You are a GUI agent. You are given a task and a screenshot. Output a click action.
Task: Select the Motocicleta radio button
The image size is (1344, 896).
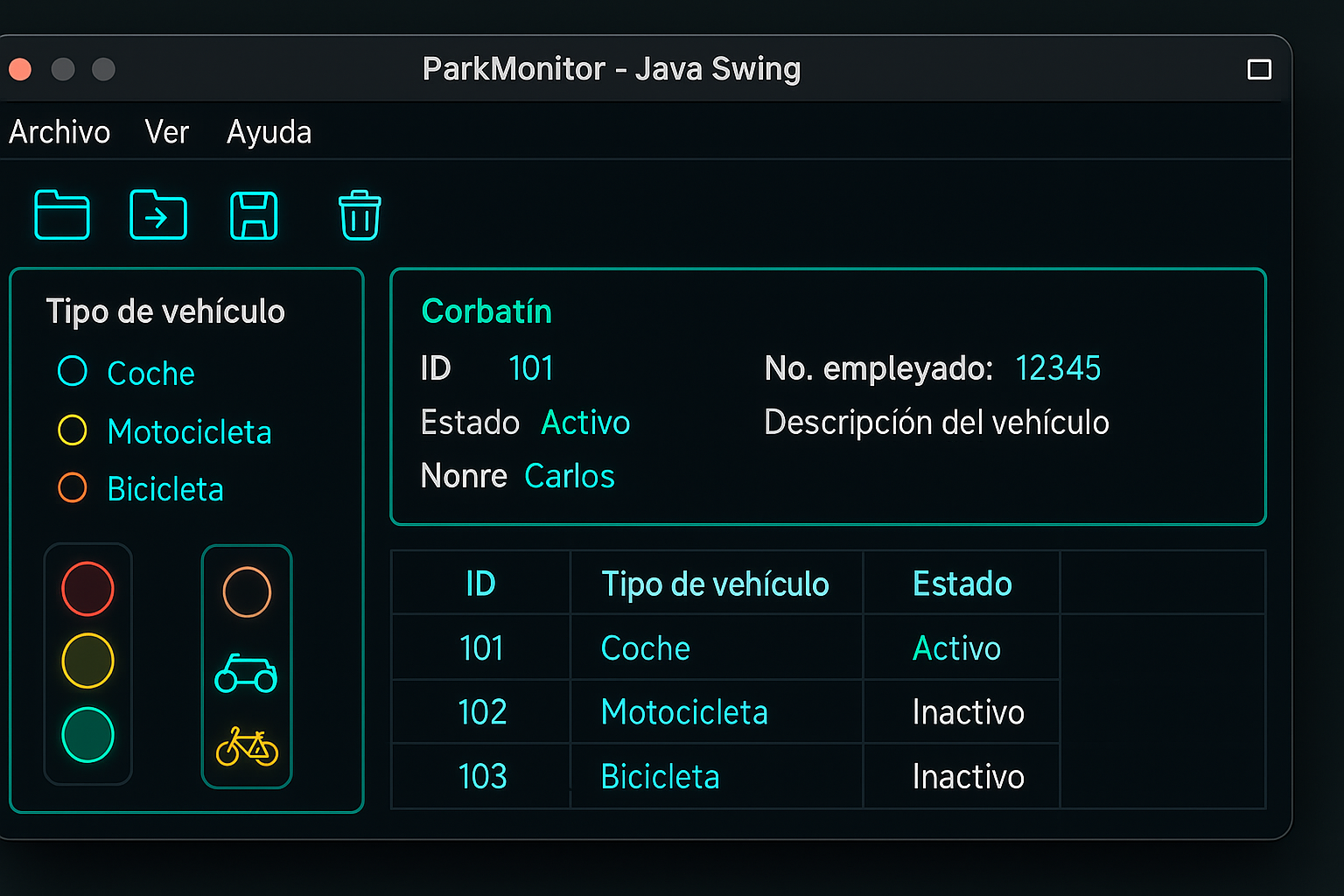[x=72, y=430]
